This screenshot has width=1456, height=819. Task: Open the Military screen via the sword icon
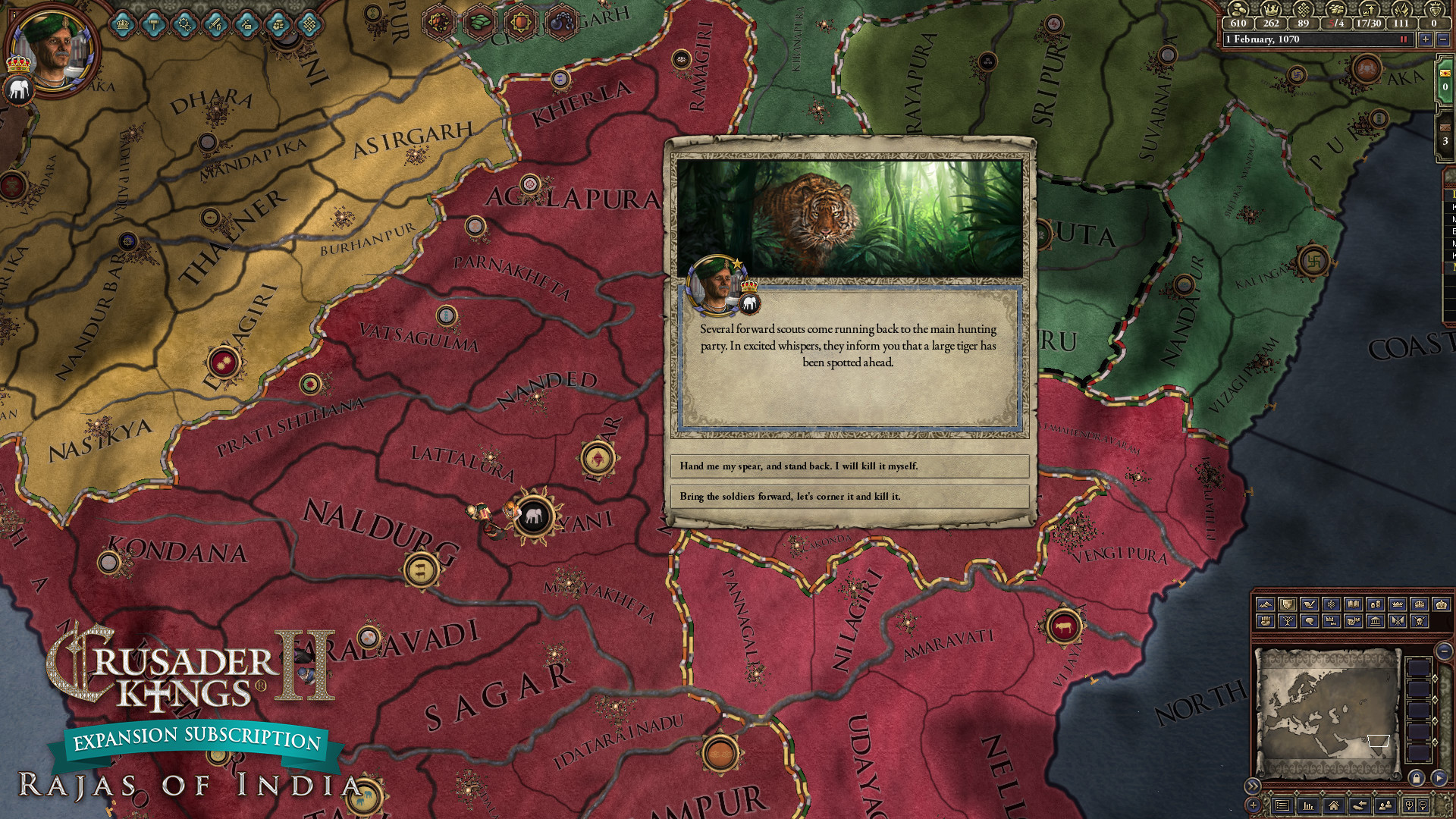coord(215,24)
